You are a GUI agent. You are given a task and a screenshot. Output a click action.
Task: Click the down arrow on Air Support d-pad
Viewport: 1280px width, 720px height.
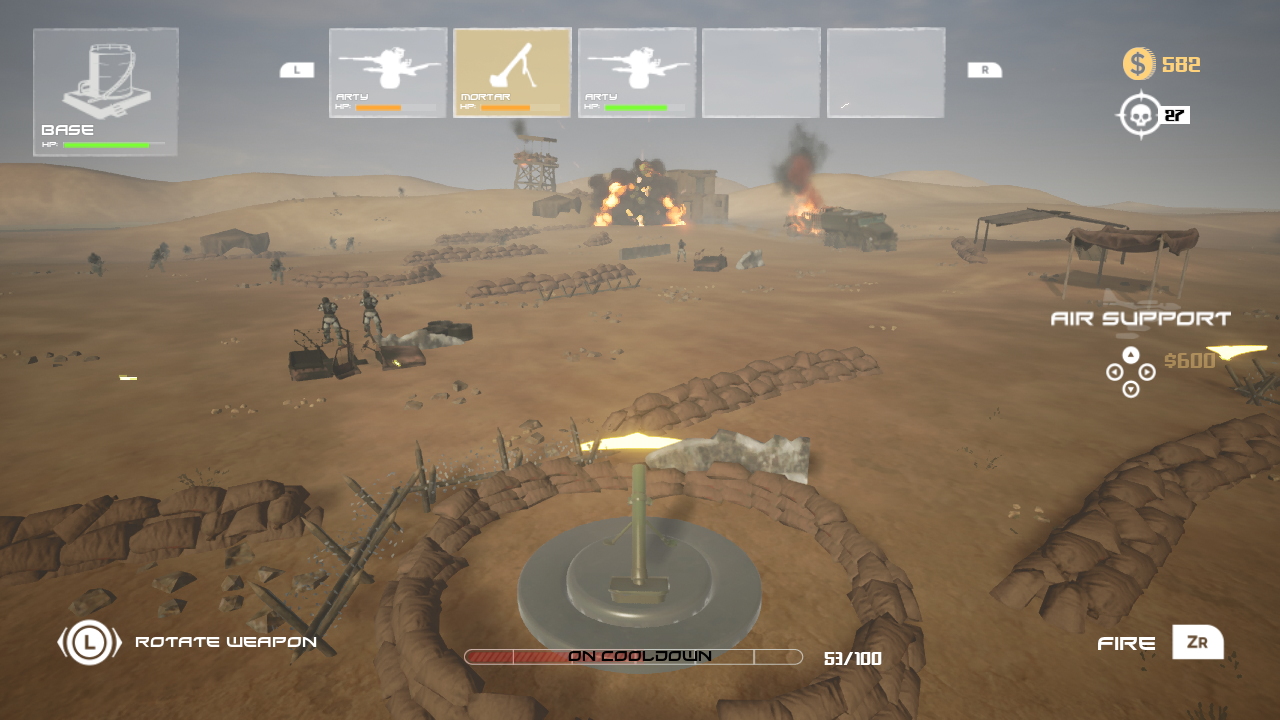1130,391
